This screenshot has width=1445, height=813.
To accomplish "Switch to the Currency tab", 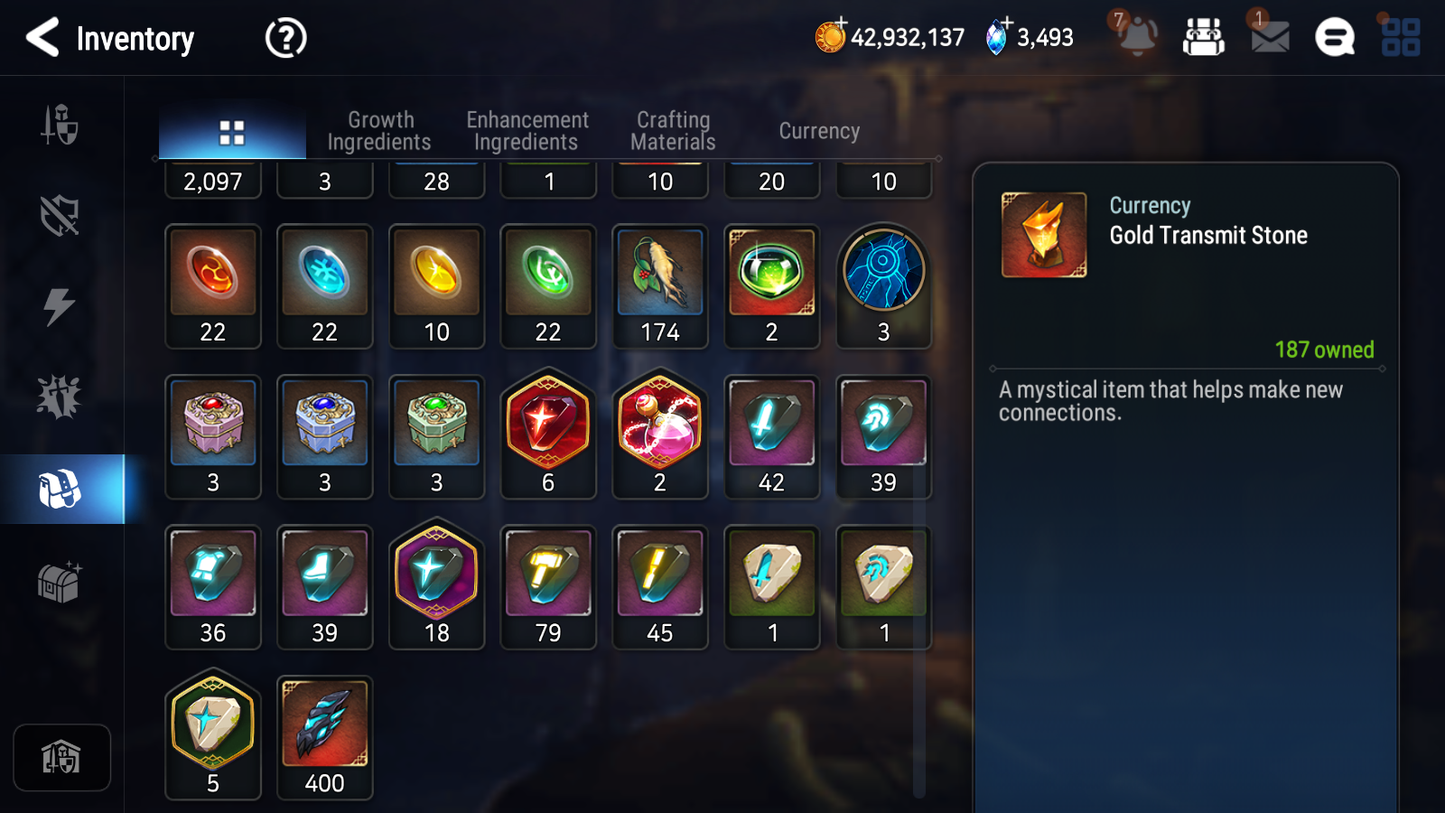I will pos(818,130).
